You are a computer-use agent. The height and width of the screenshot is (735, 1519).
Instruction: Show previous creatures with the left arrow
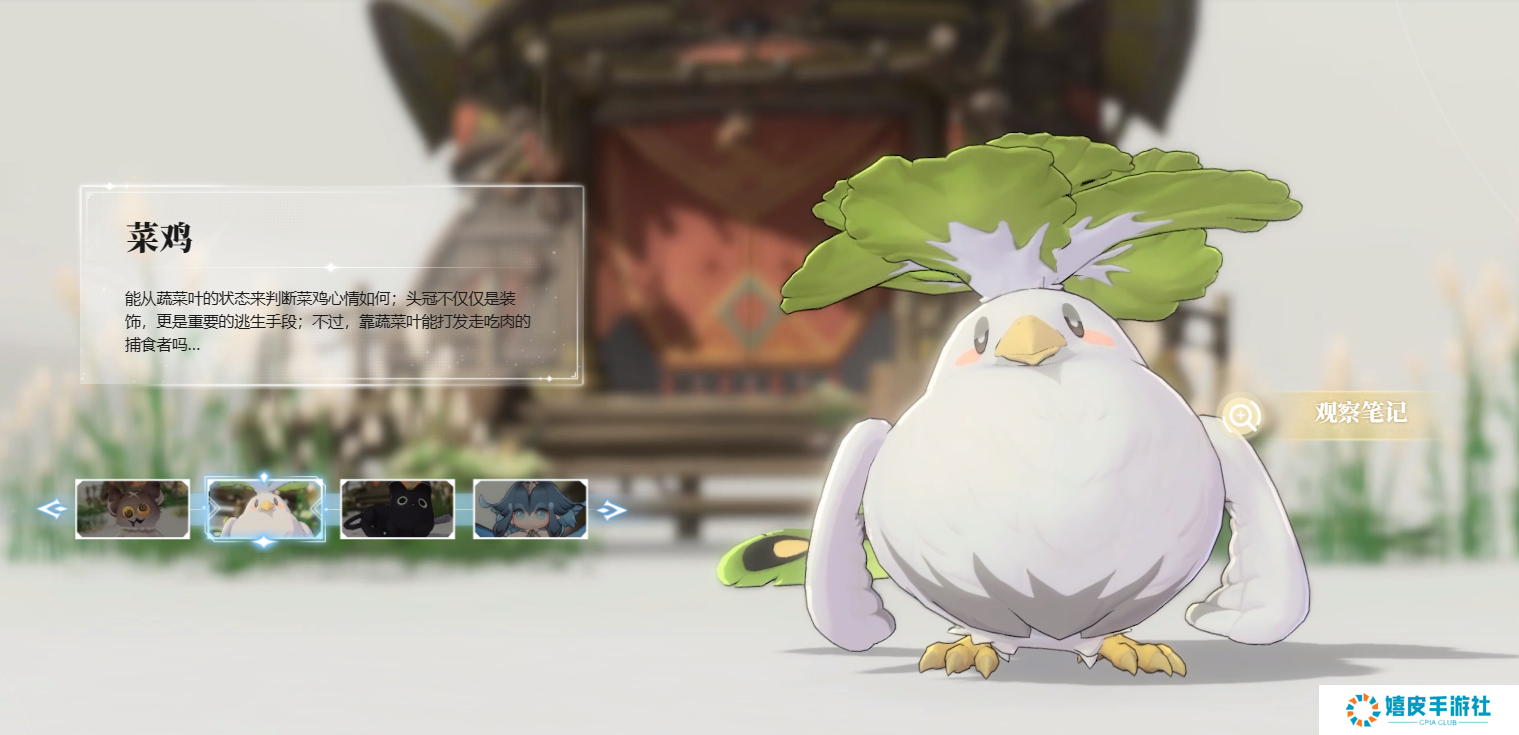pyautogui.click(x=51, y=510)
